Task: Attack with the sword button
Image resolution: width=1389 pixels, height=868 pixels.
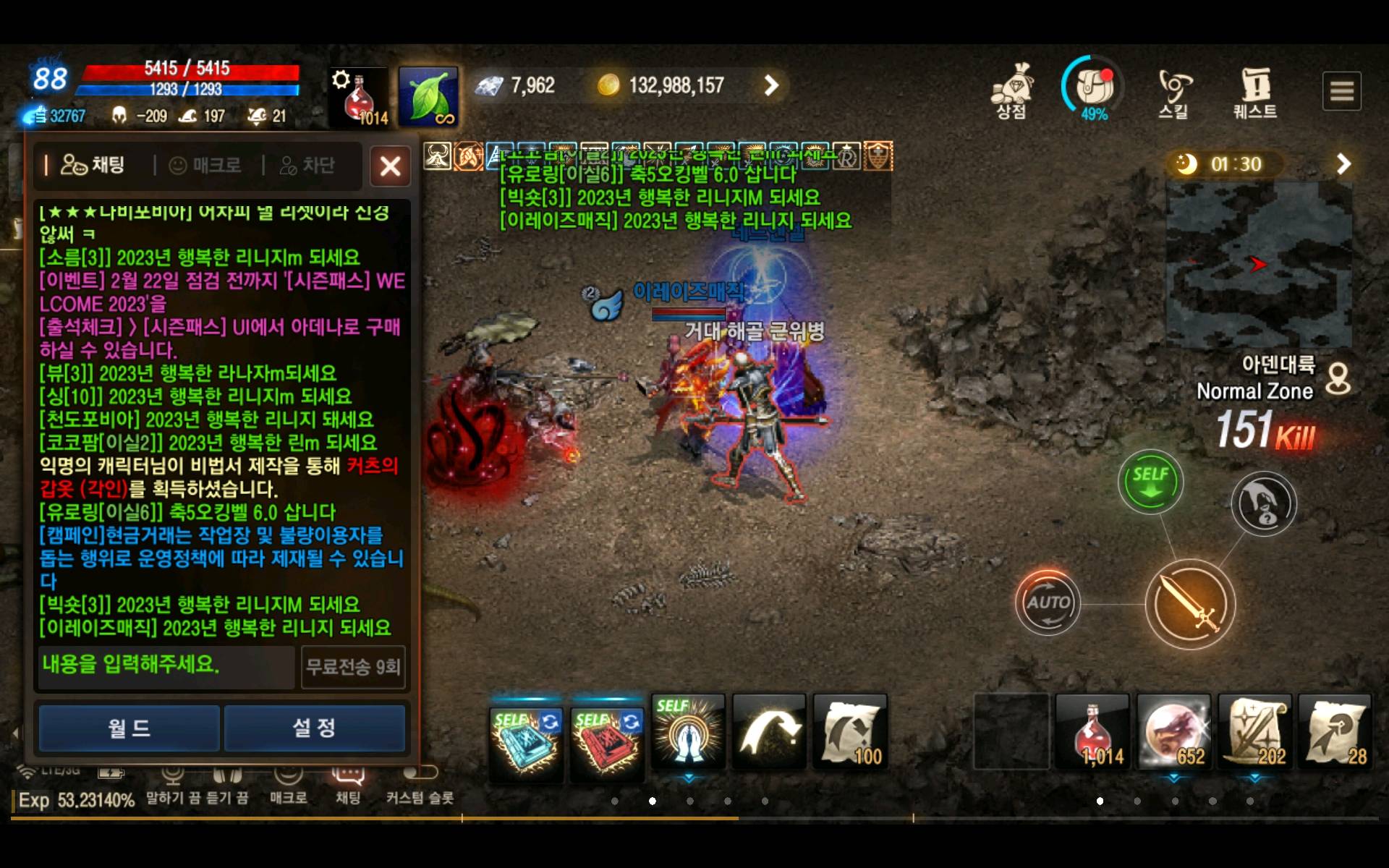Action: (1190, 604)
